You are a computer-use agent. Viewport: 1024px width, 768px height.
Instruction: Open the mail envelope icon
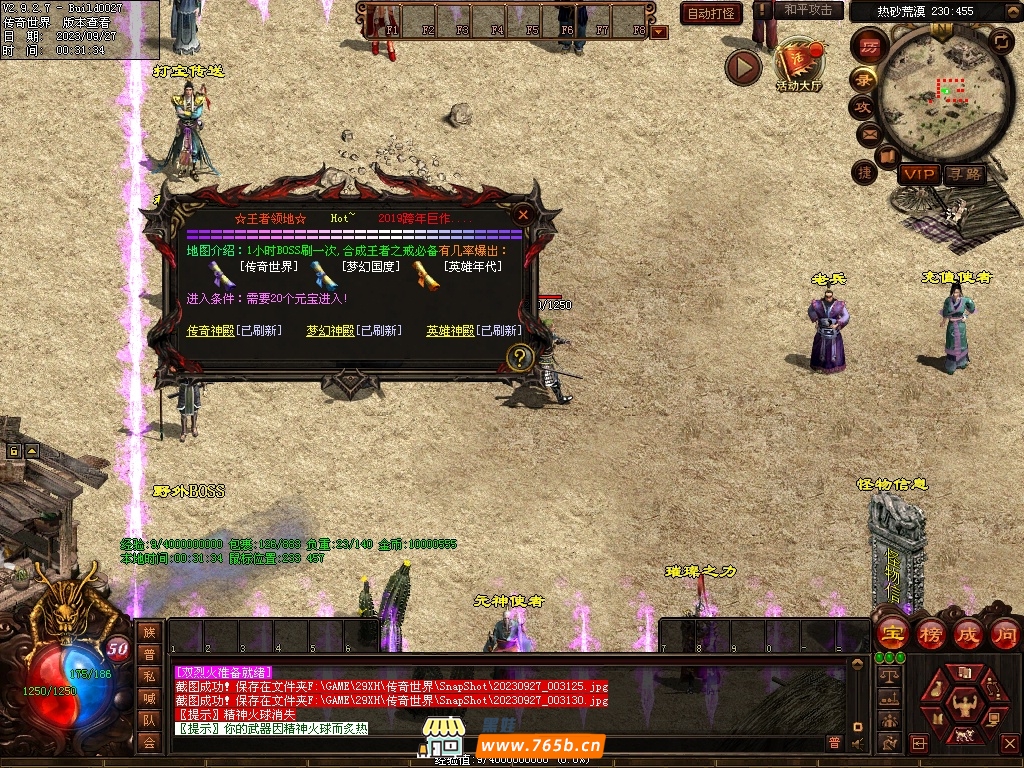[867, 133]
